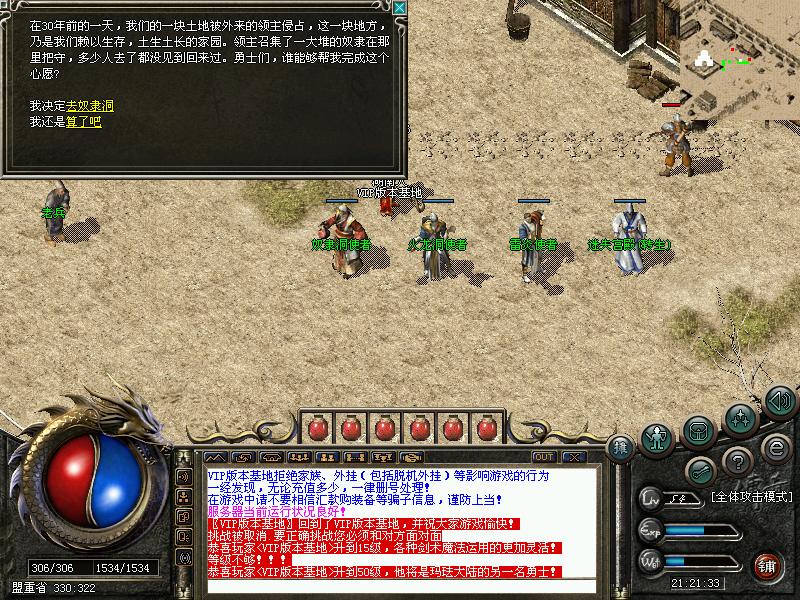Click the Lv level button
This screenshot has width=800, height=600.
(x=652, y=497)
